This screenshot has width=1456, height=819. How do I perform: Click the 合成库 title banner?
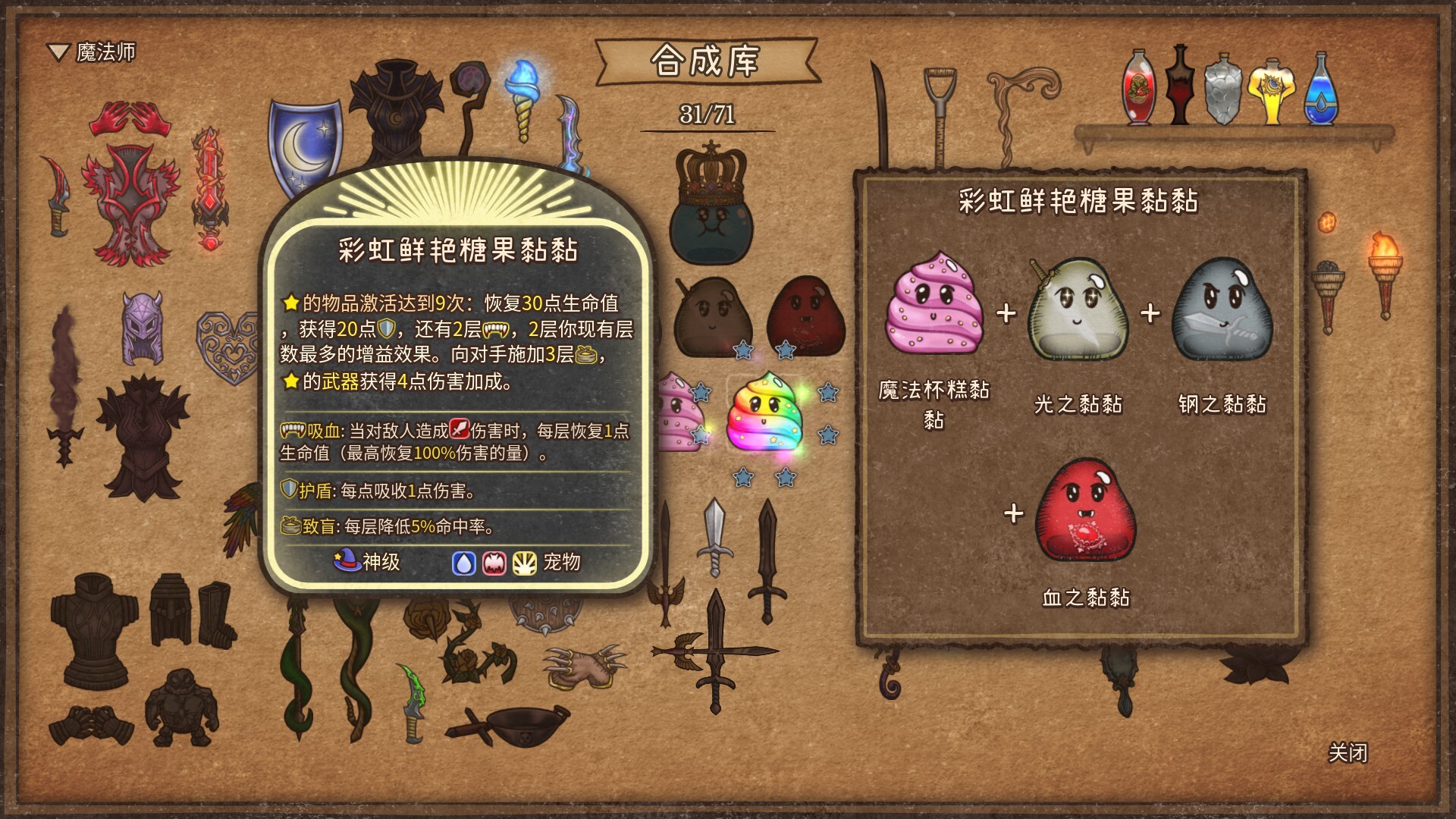pyautogui.click(x=707, y=61)
